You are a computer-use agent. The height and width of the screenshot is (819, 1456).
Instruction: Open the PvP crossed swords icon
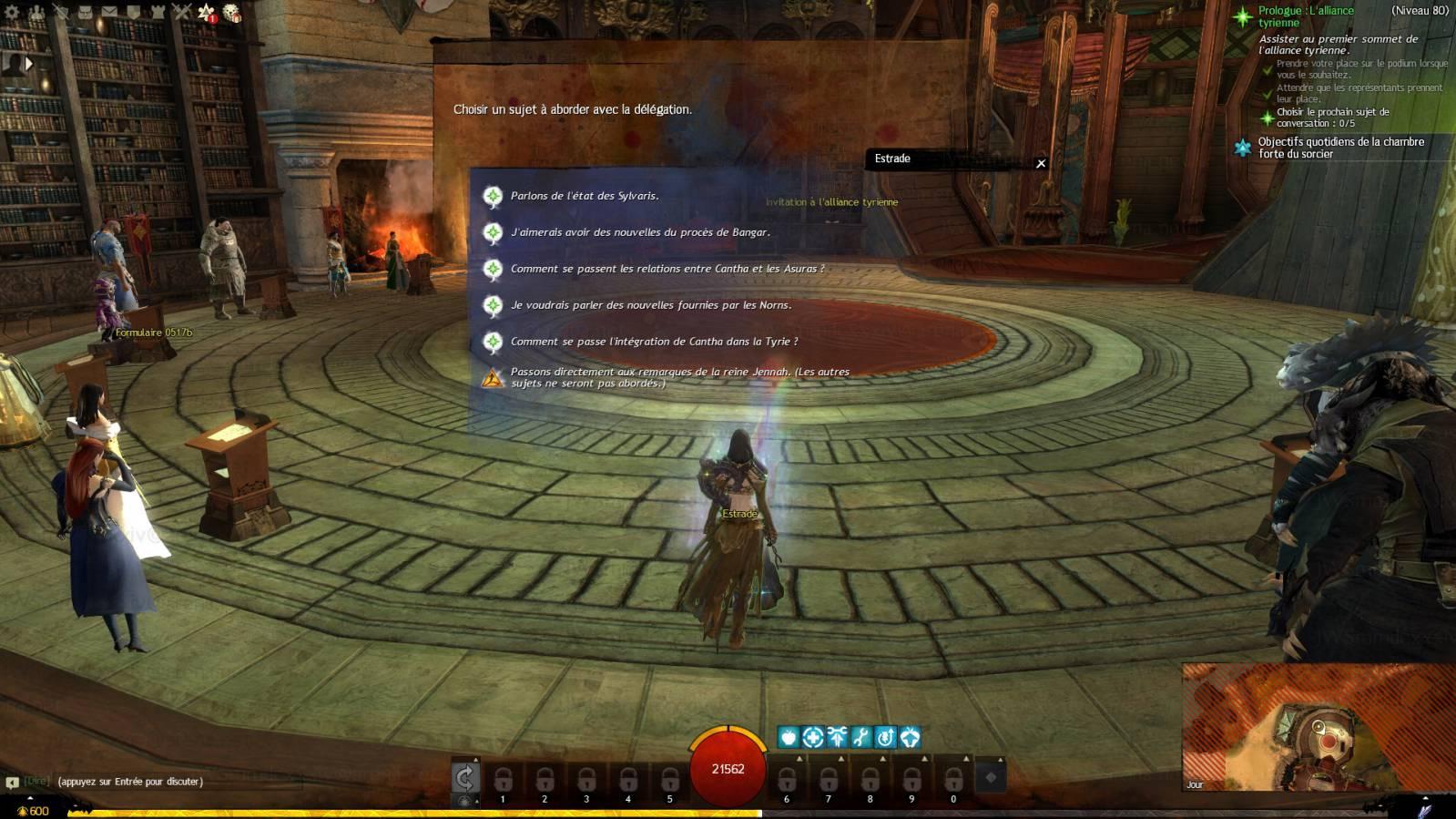coord(182,13)
